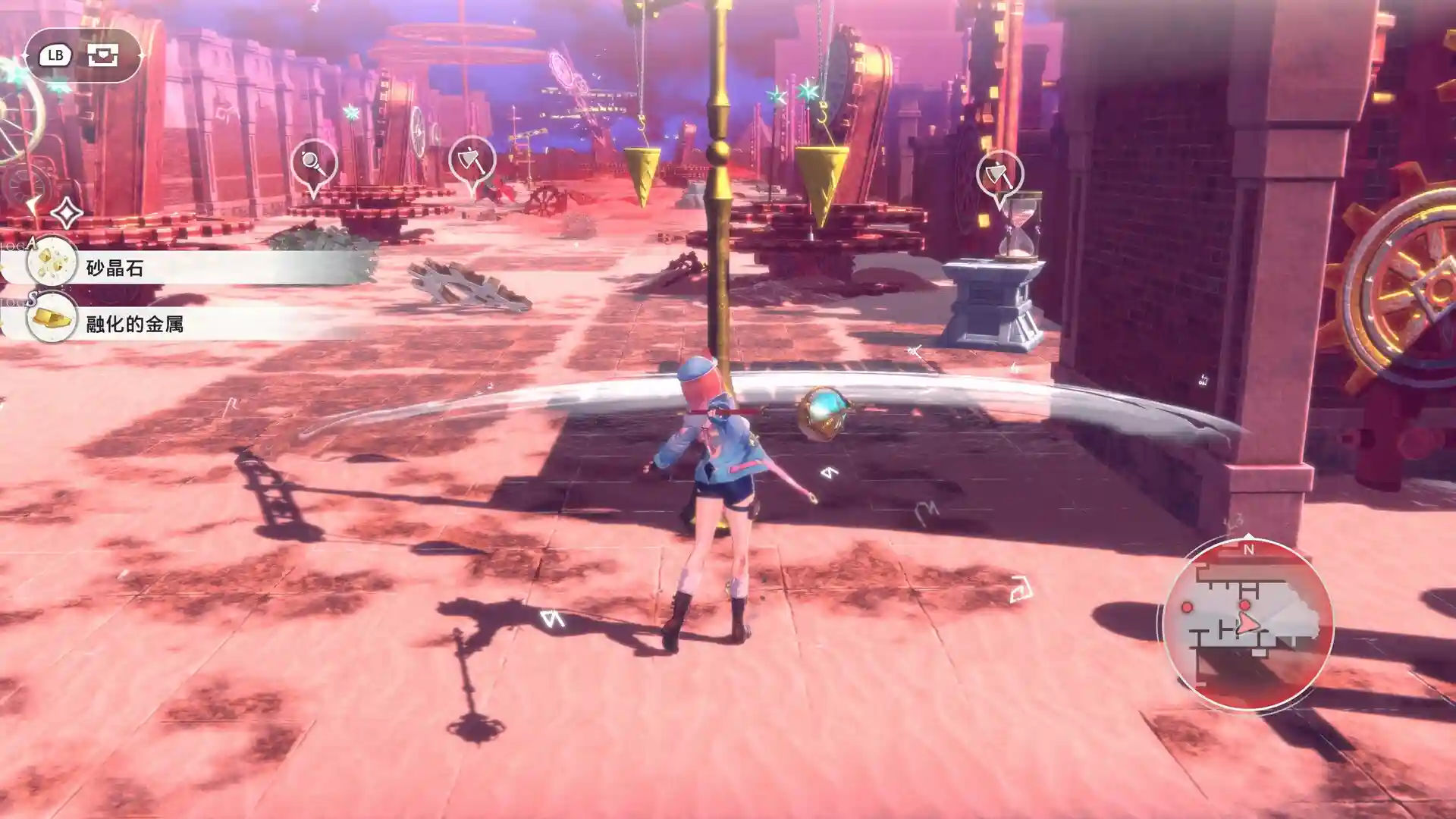The height and width of the screenshot is (819, 1456).
Task: Open the circular minimap
Action: 1247,624
